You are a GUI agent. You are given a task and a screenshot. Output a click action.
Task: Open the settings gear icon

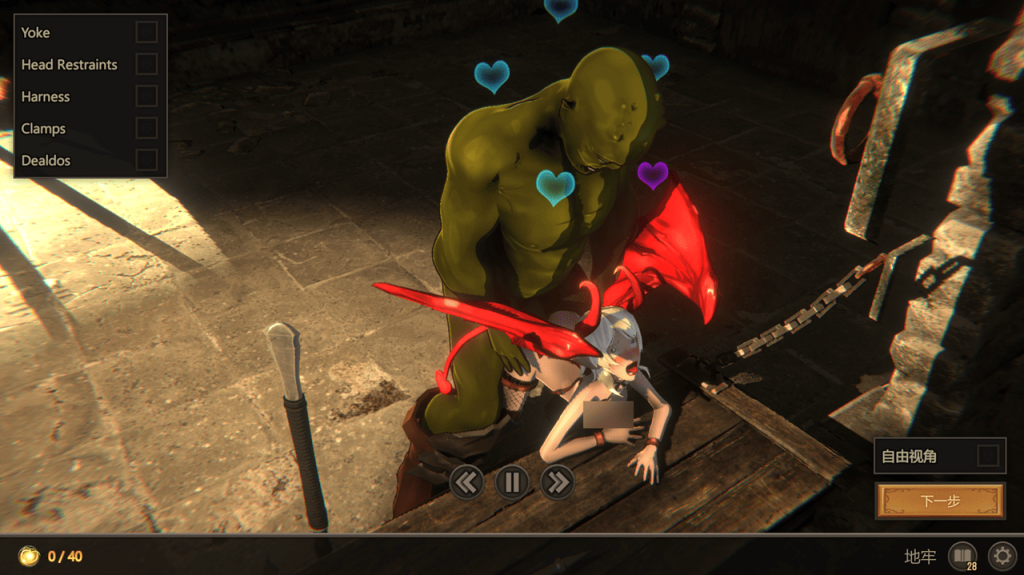[1001, 556]
